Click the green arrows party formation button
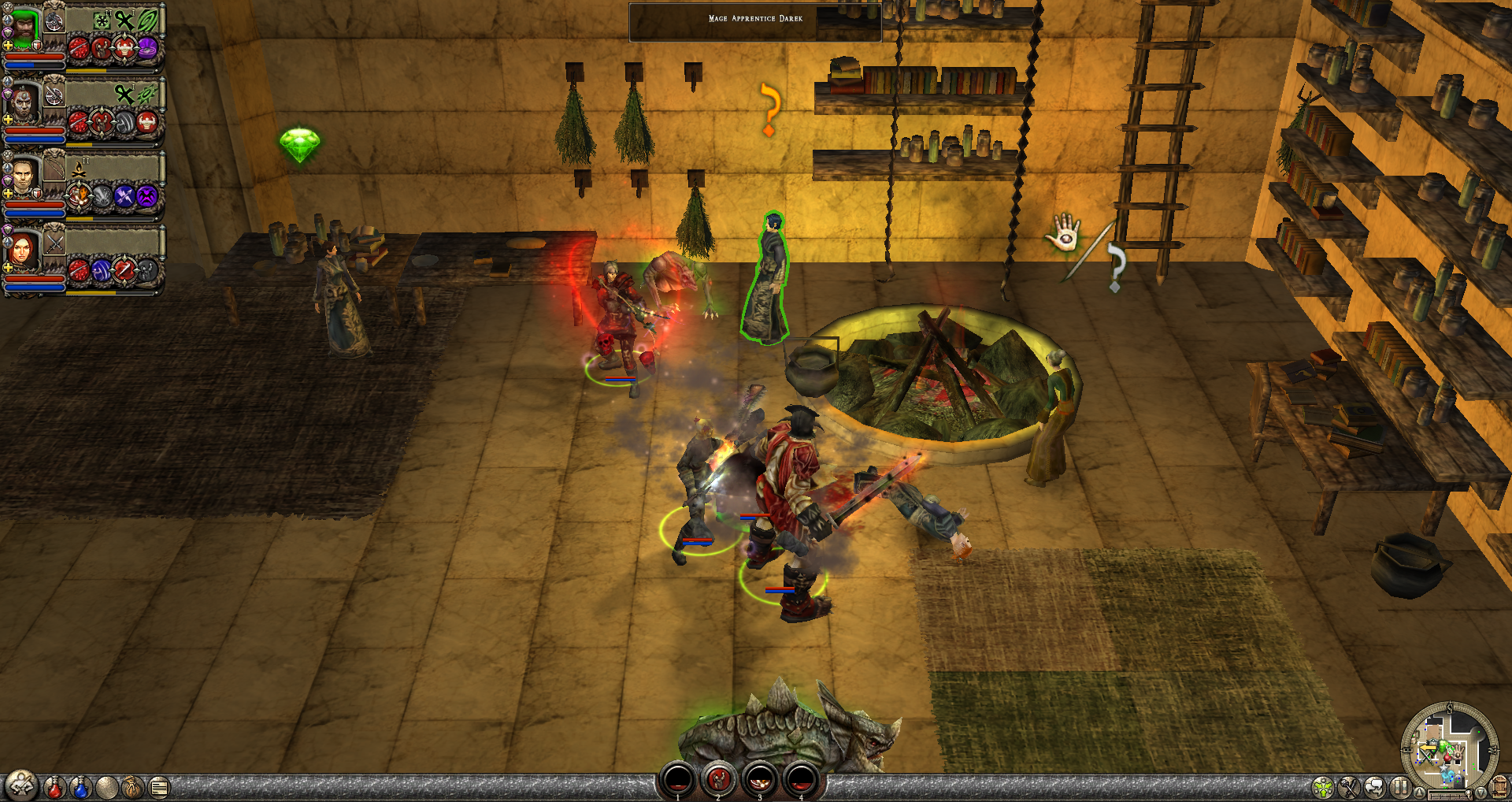This screenshot has height=802, width=1512. point(1323,786)
